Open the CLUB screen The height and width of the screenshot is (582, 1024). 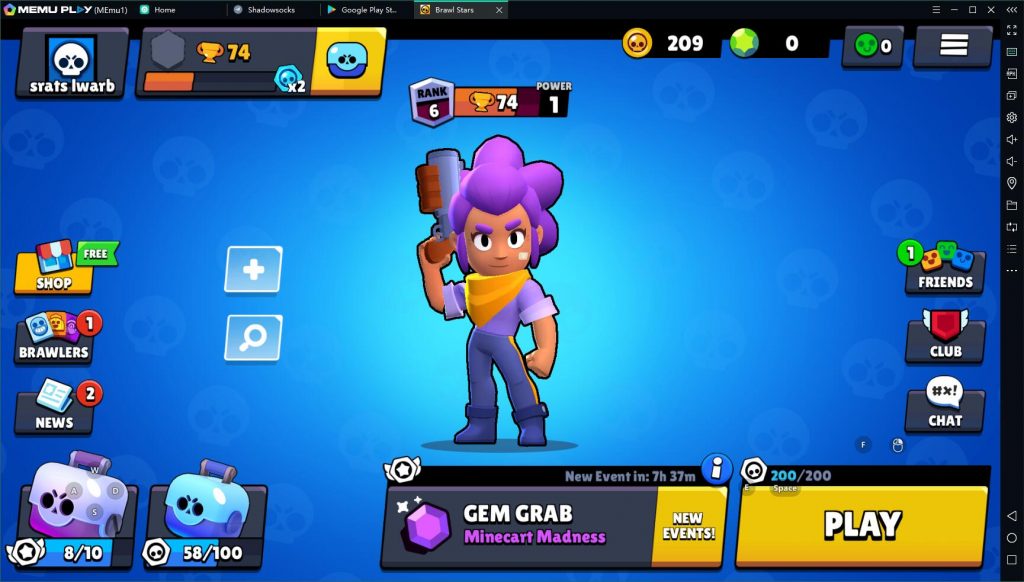(945, 338)
